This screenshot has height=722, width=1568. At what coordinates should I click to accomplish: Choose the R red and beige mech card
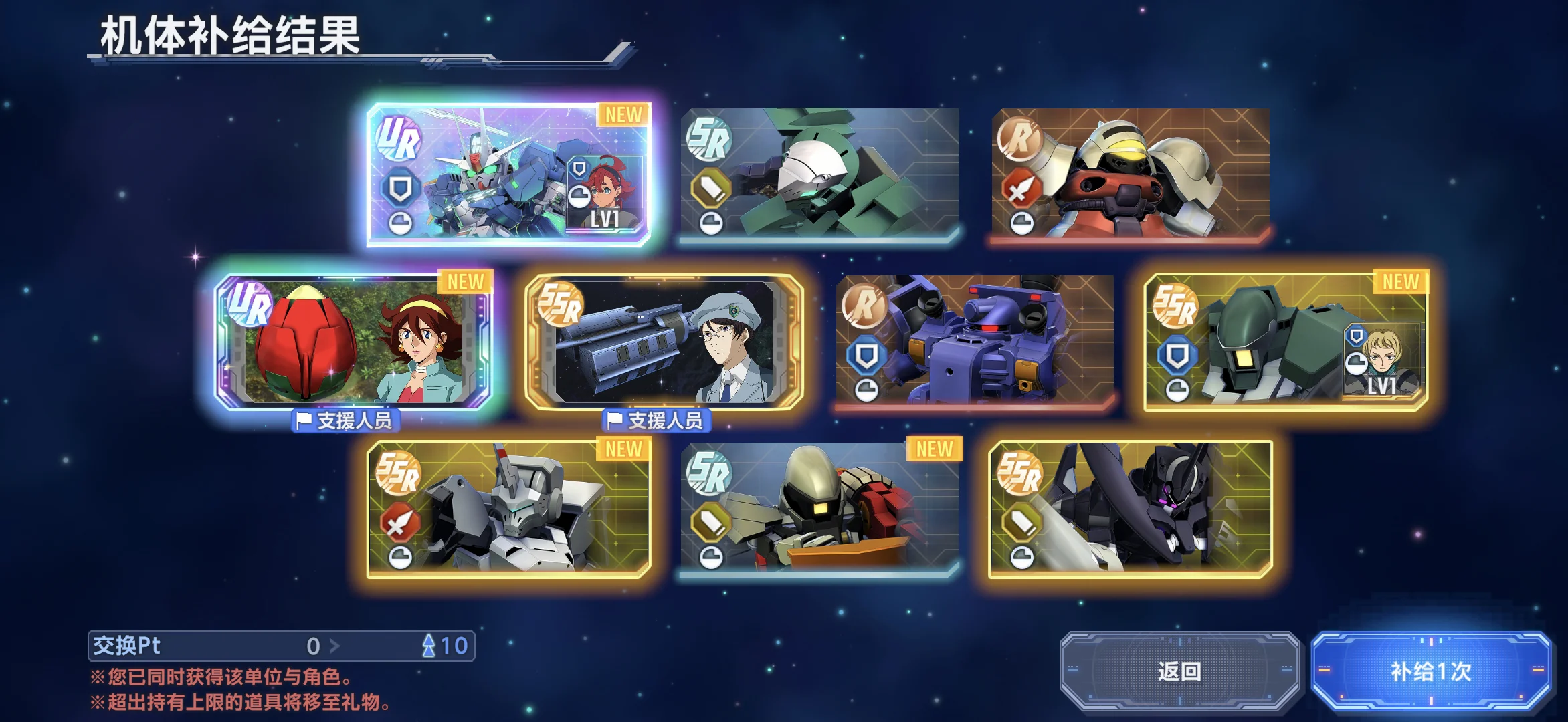click(x=1131, y=174)
